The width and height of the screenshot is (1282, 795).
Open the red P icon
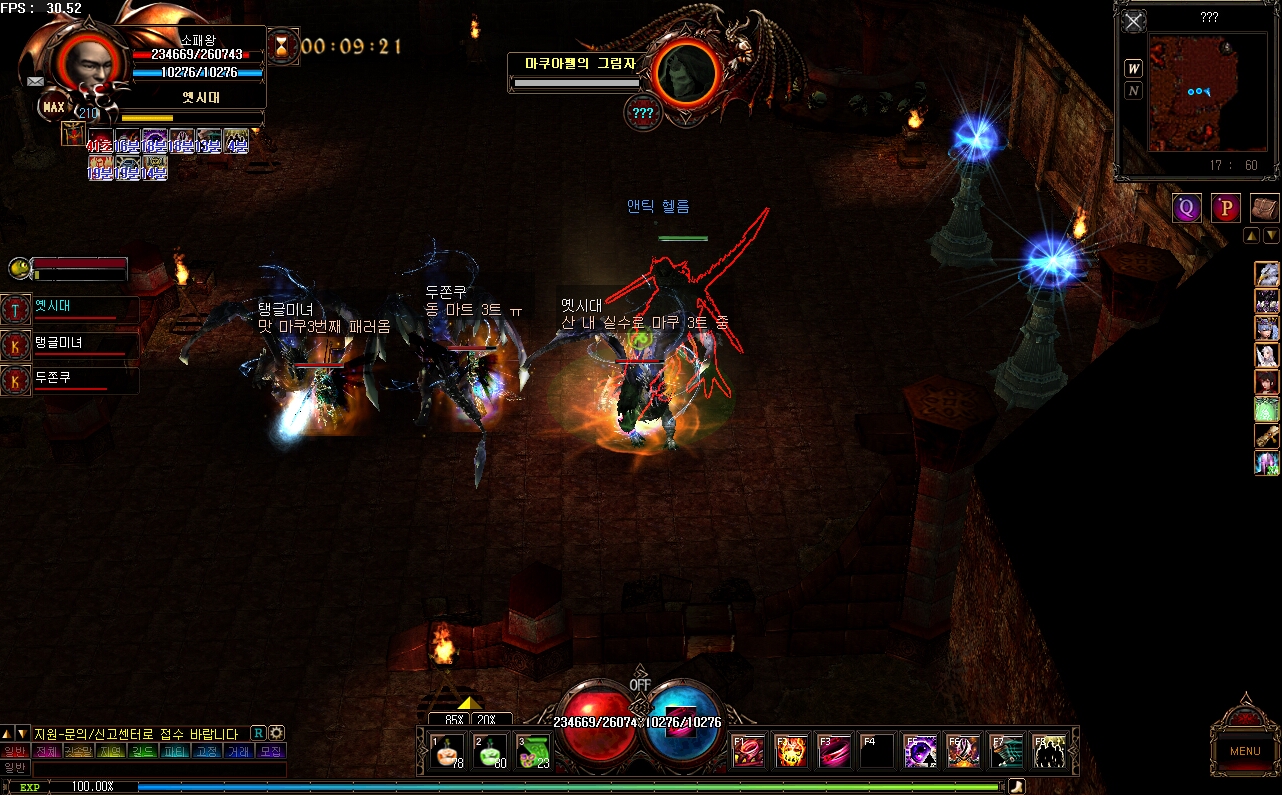click(1225, 208)
